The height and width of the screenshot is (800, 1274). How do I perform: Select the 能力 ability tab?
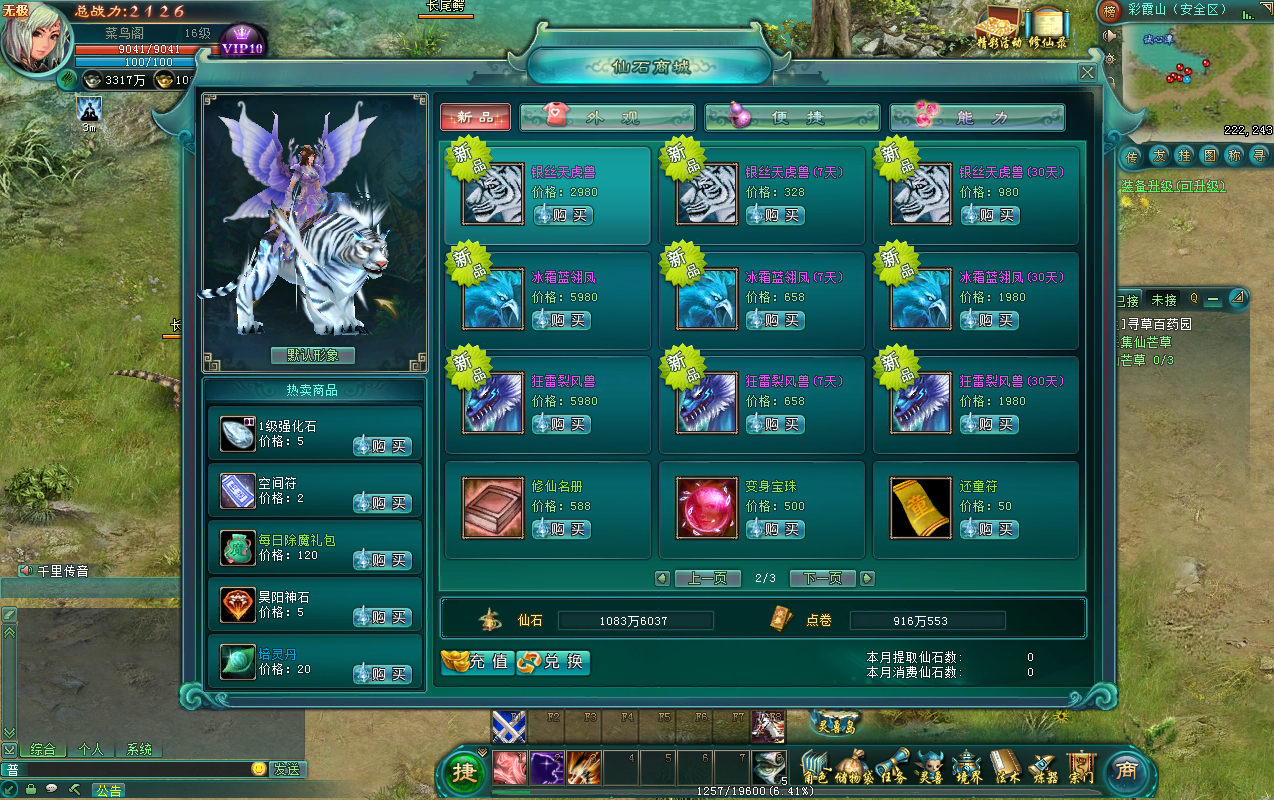pyautogui.click(x=977, y=118)
